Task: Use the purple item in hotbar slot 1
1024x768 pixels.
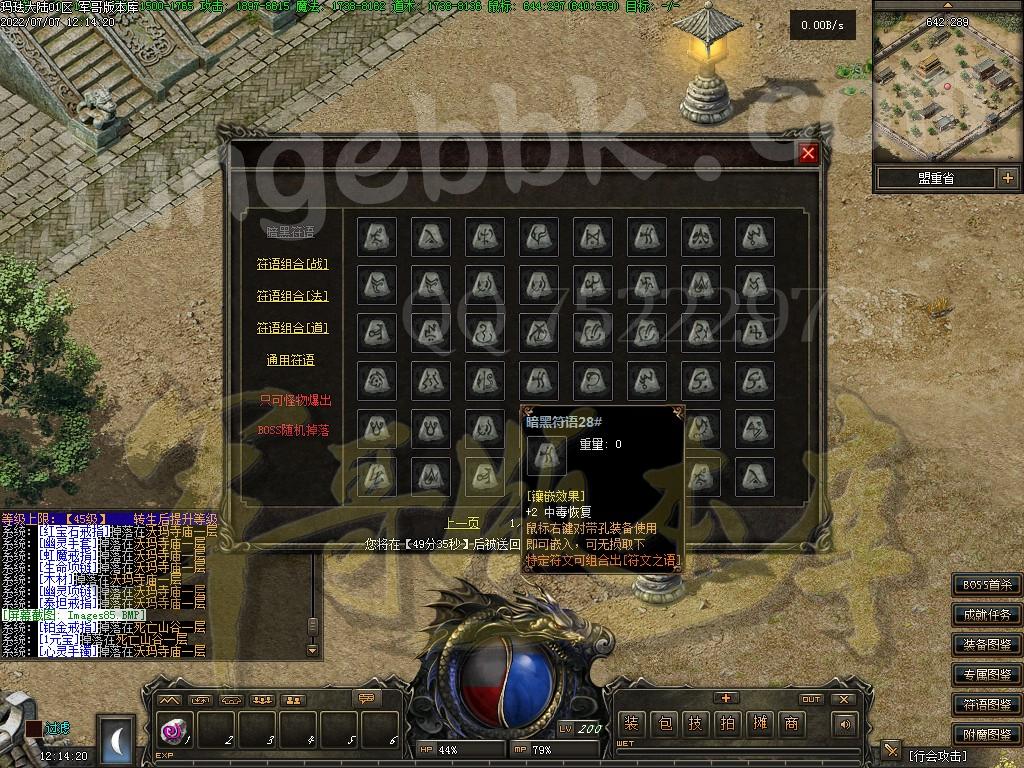Action: point(174,731)
